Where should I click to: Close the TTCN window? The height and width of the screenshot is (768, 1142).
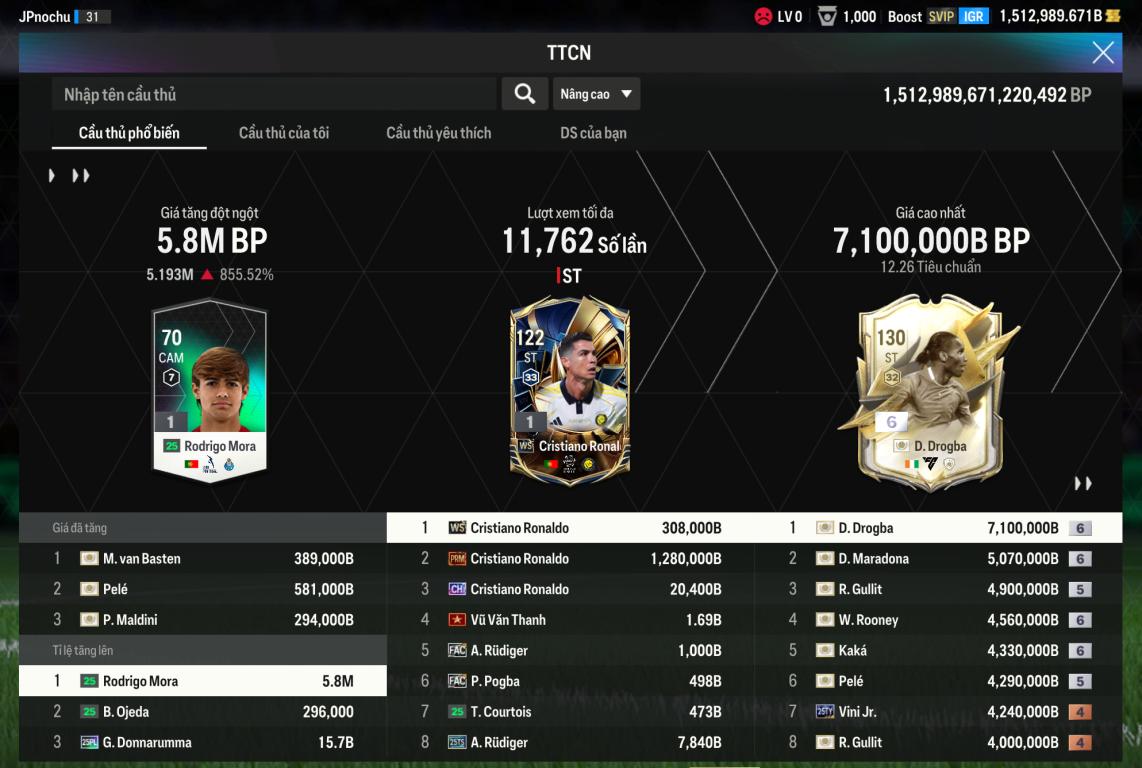1102,53
